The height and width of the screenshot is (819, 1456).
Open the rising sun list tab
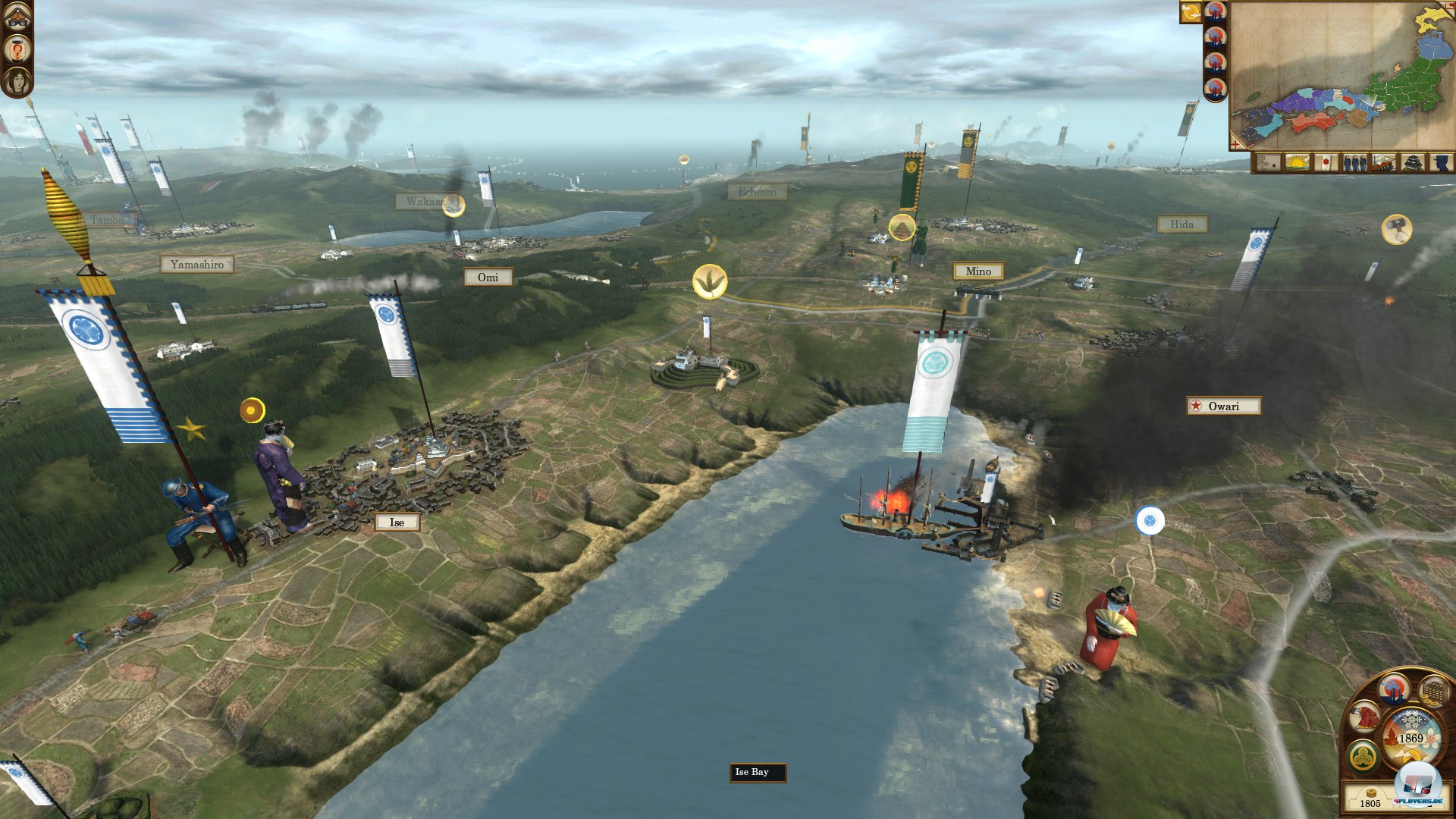(x=1297, y=162)
